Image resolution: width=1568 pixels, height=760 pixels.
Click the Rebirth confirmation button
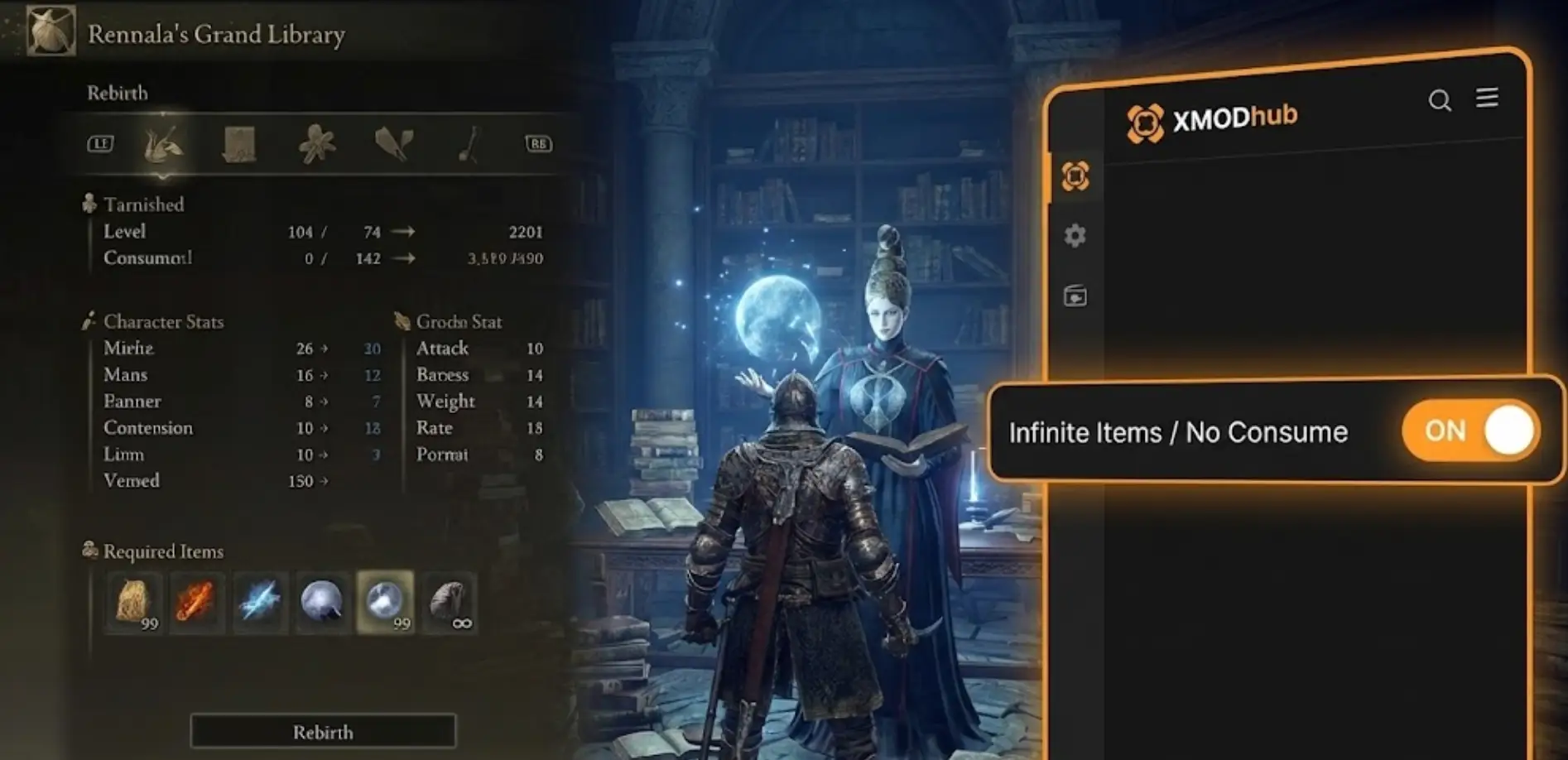(323, 732)
